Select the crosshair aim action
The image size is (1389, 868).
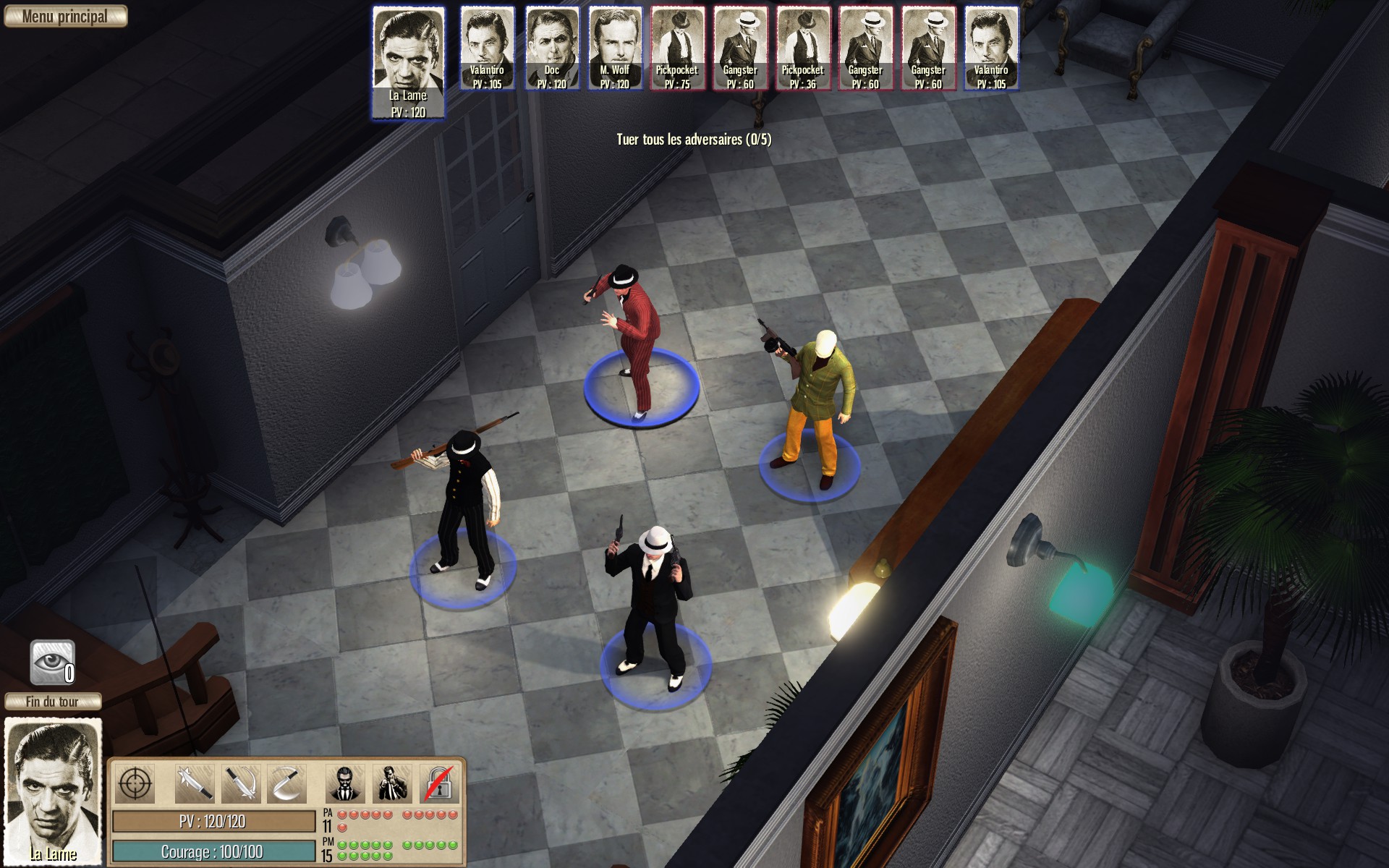coord(135,783)
